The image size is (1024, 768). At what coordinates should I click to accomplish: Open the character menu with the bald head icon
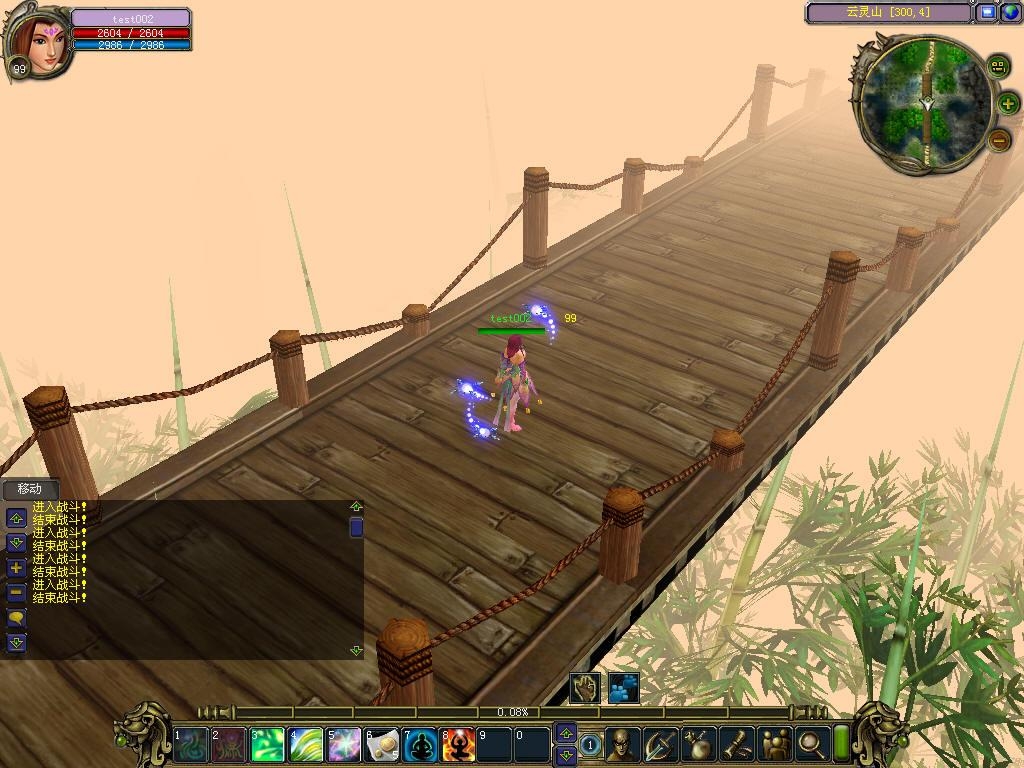(x=622, y=744)
